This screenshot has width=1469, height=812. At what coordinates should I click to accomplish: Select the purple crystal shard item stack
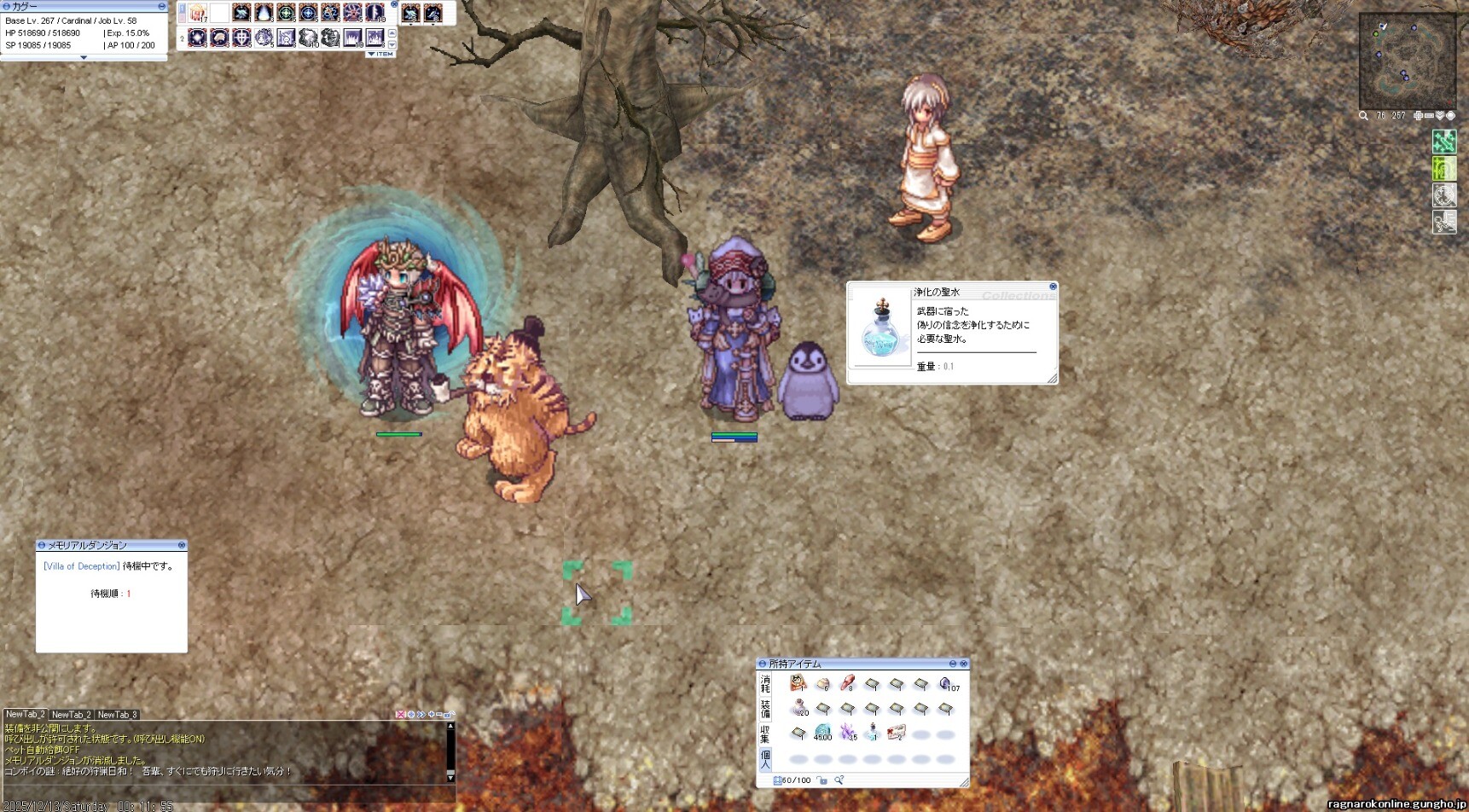tap(848, 732)
